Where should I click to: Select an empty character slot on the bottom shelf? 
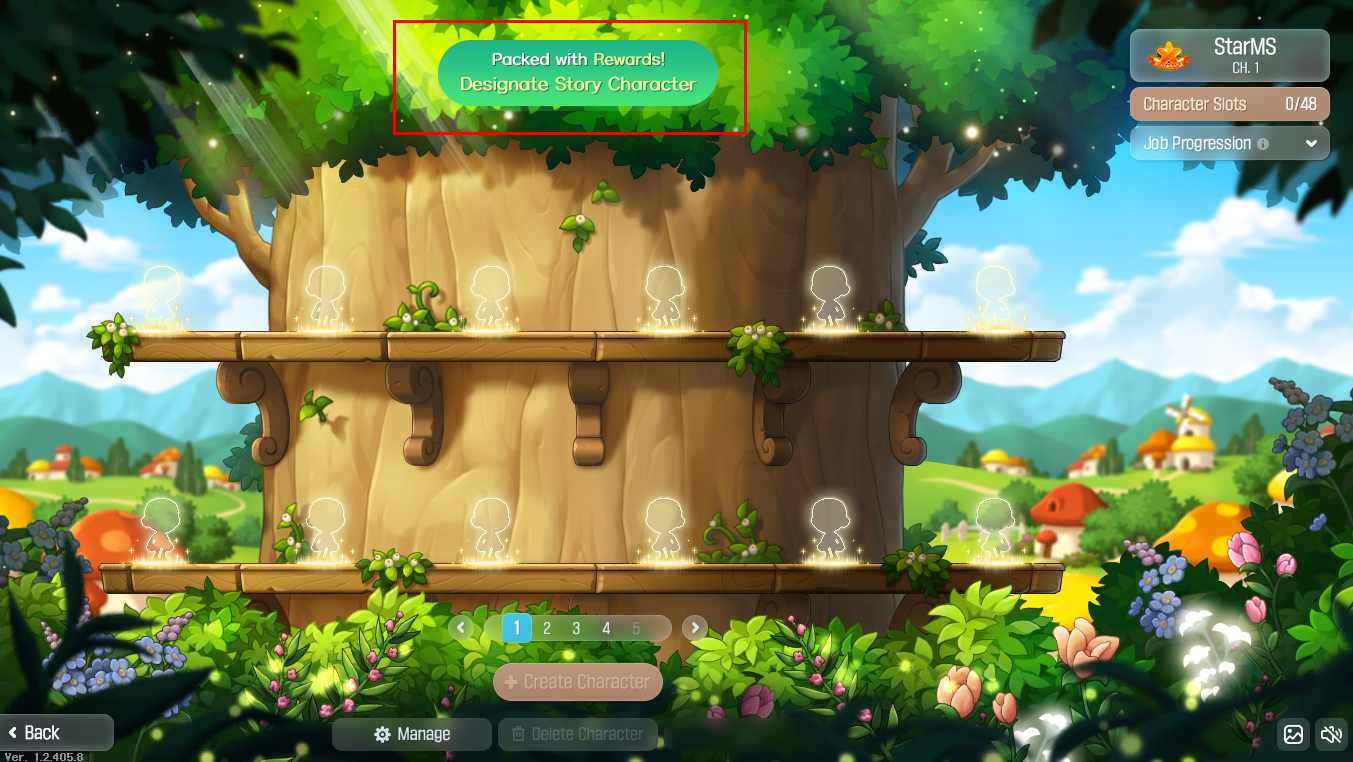490,525
